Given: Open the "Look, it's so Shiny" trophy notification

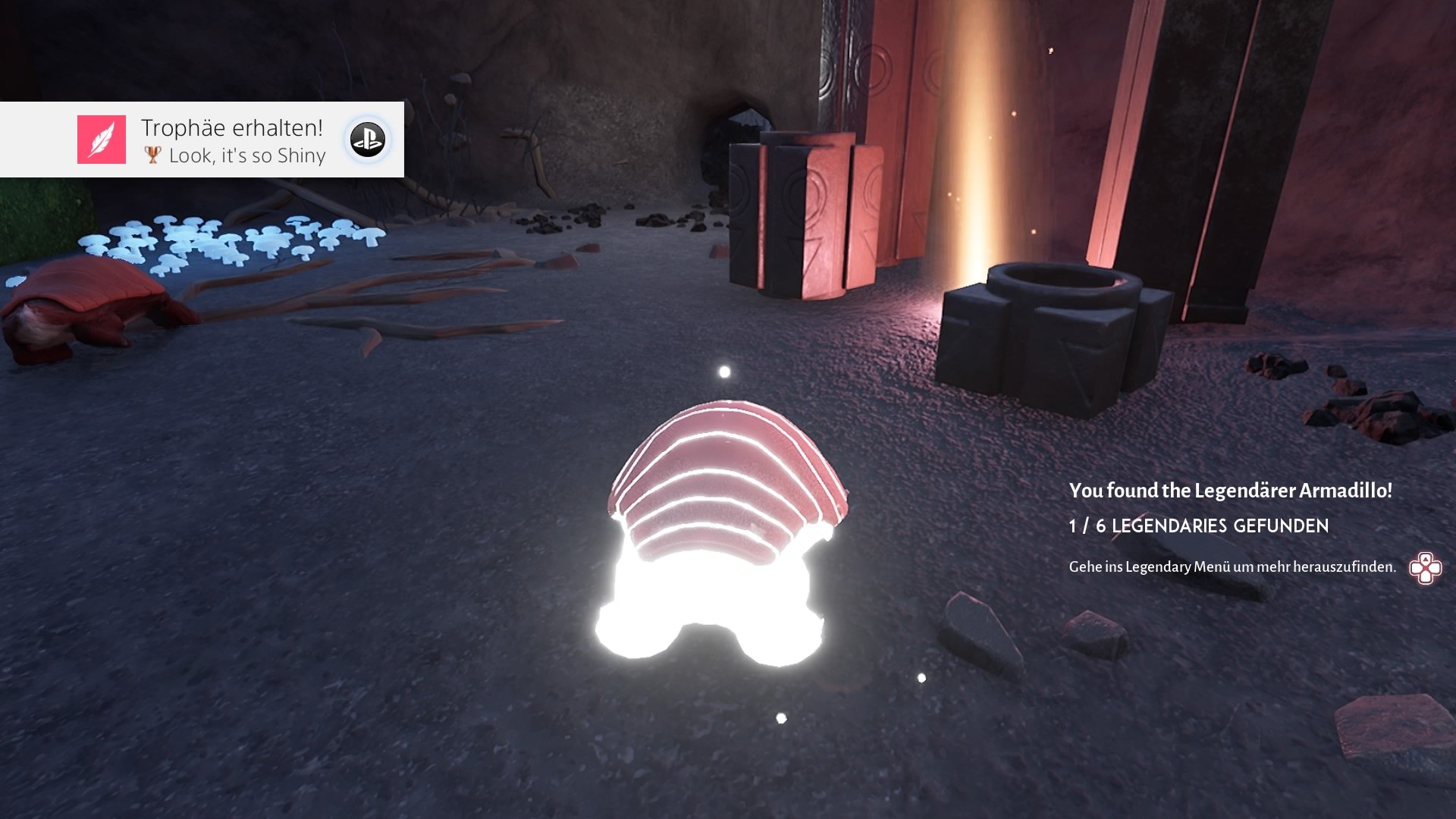Looking at the screenshot, I should tap(234, 141).
